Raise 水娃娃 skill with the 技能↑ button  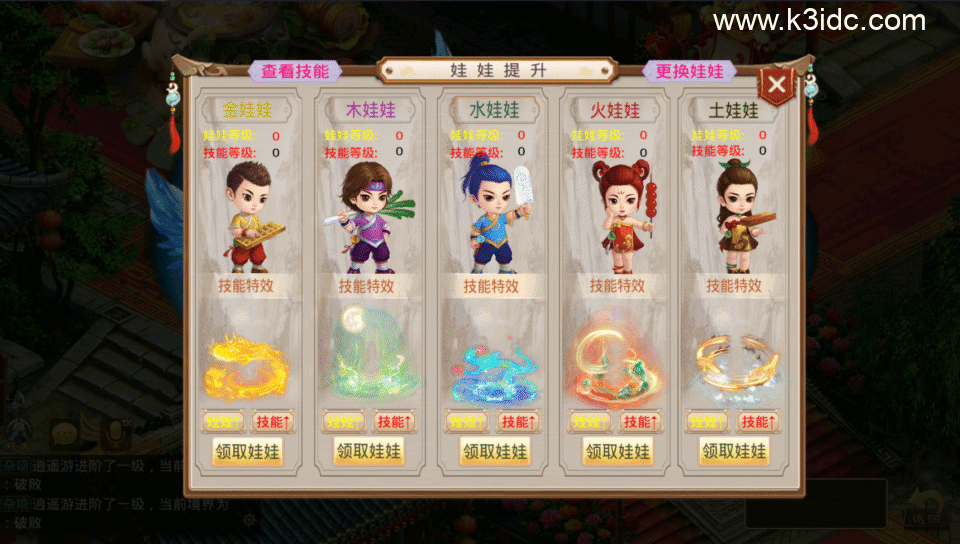pyautogui.click(x=518, y=422)
